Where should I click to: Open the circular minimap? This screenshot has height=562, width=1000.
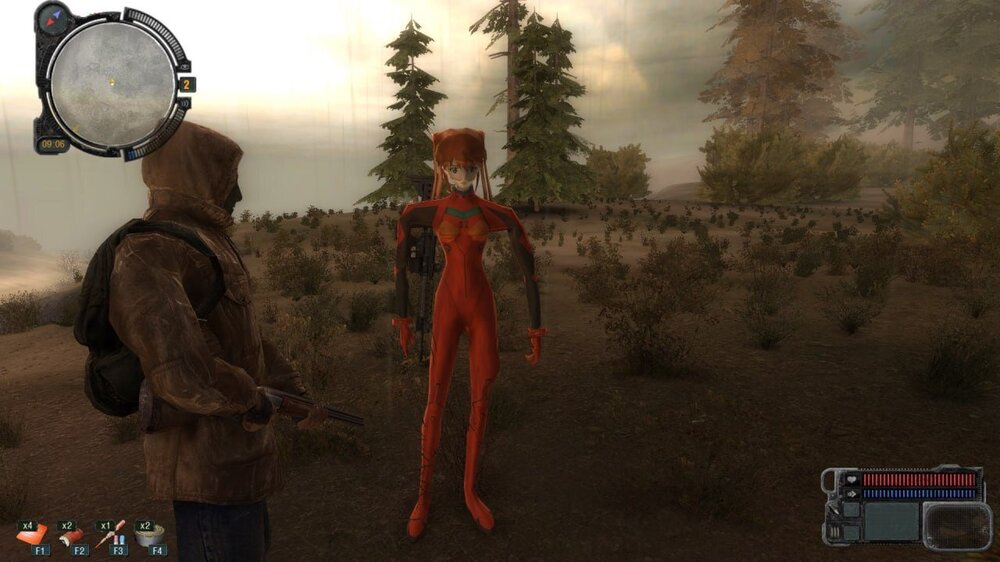(x=112, y=83)
